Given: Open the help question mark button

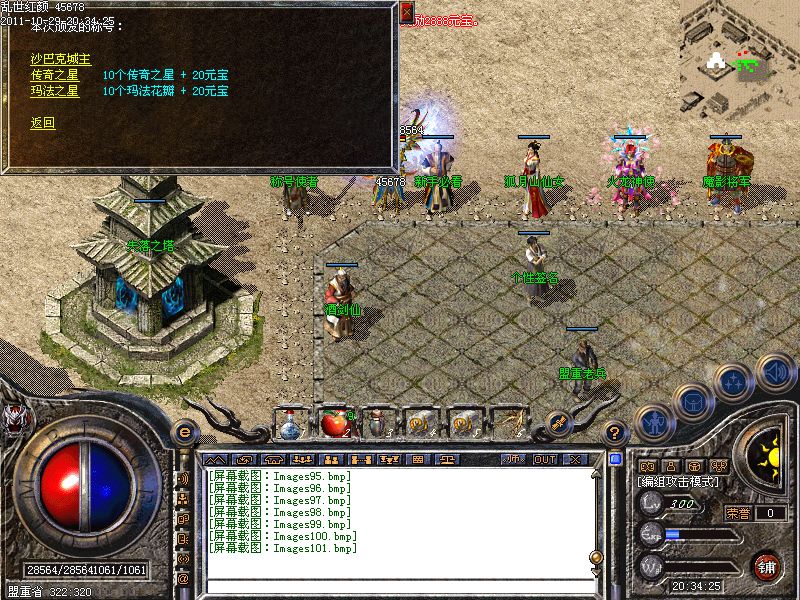Looking at the screenshot, I should click(x=616, y=433).
